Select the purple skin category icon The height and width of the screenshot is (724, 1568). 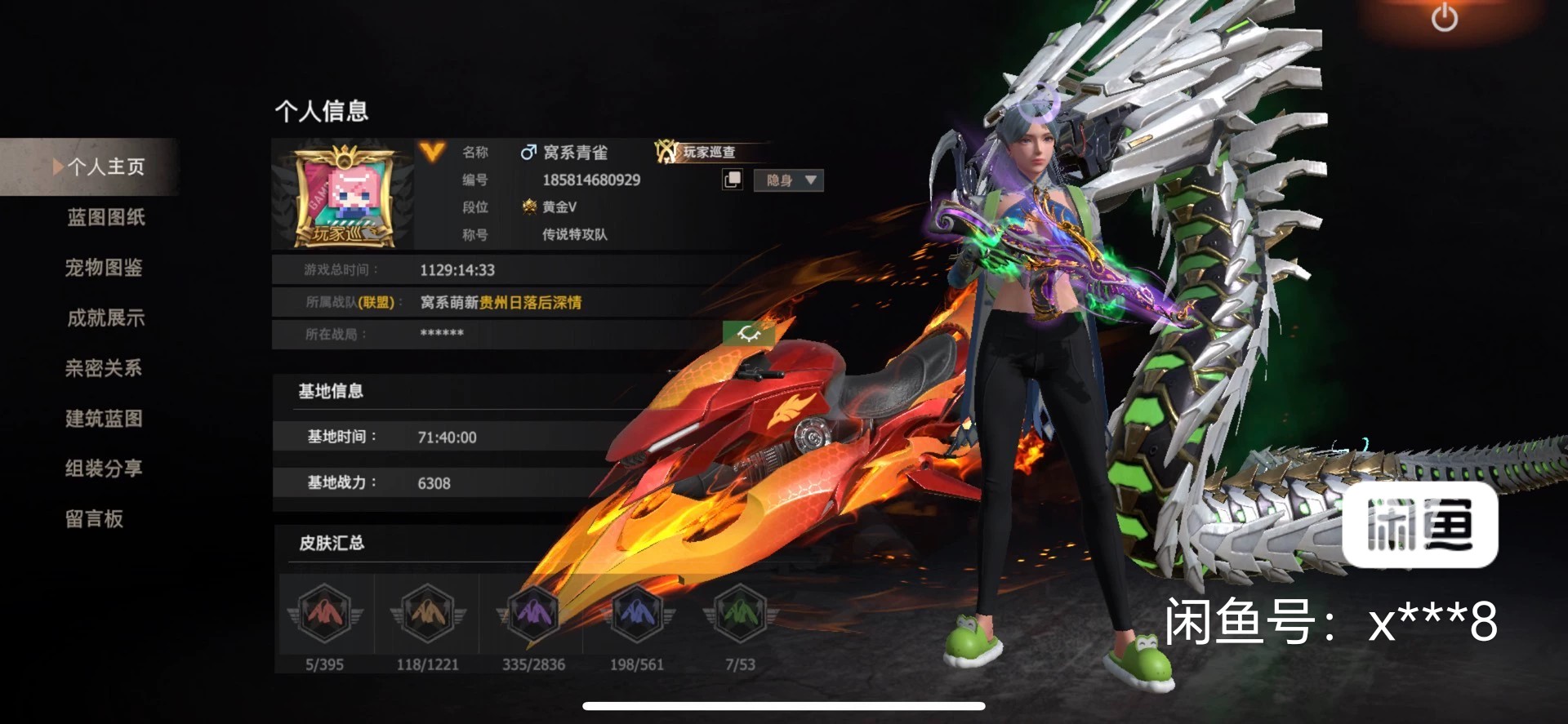(533, 613)
